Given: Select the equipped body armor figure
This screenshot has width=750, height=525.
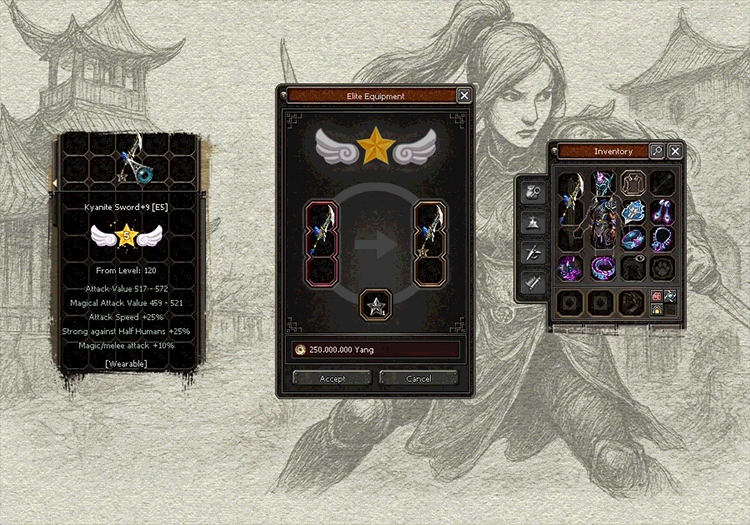Looking at the screenshot, I should click(x=602, y=225).
